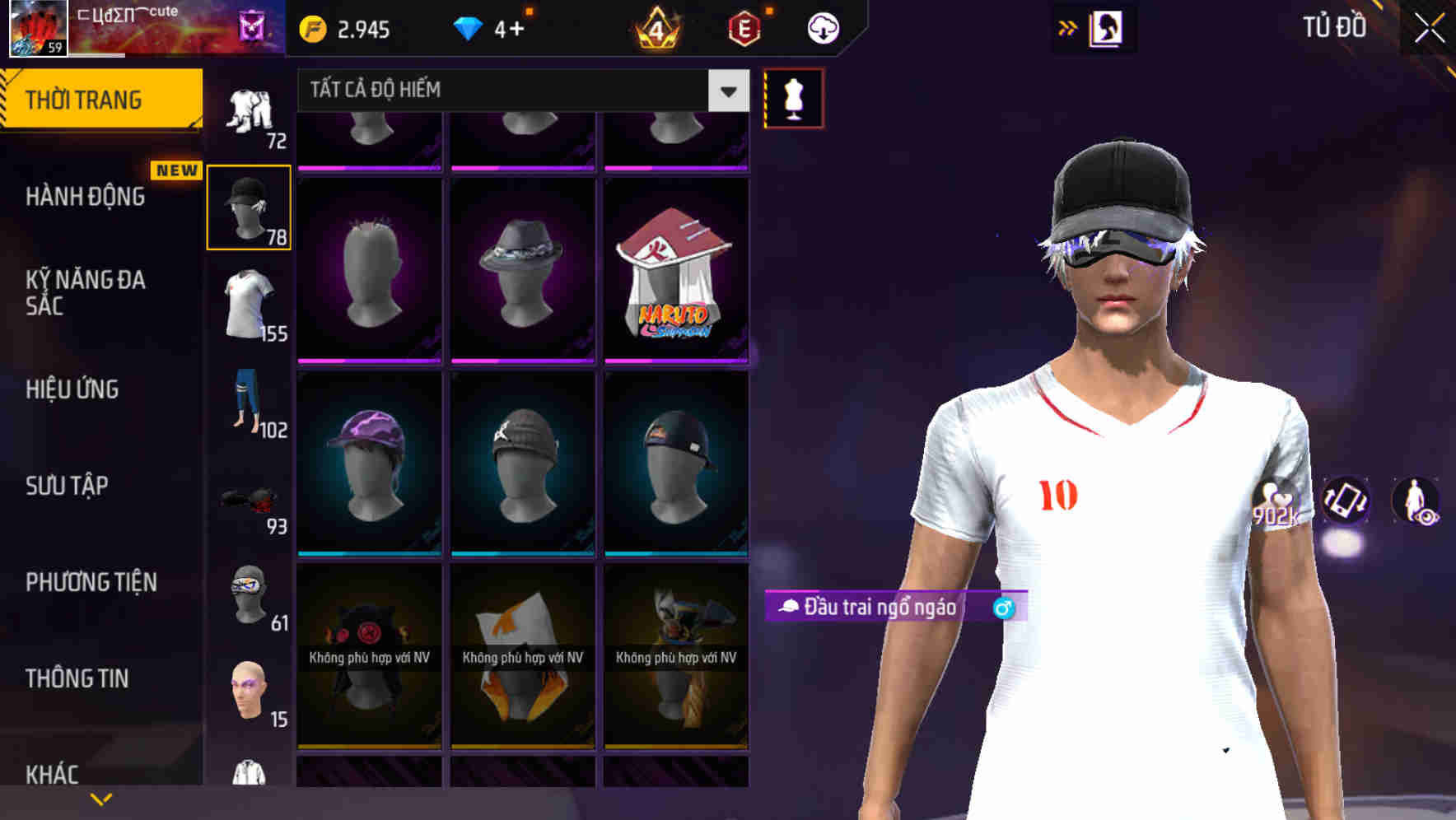Click the TỦ ĐỒ button
The image size is (1456, 820).
pyautogui.click(x=1334, y=27)
